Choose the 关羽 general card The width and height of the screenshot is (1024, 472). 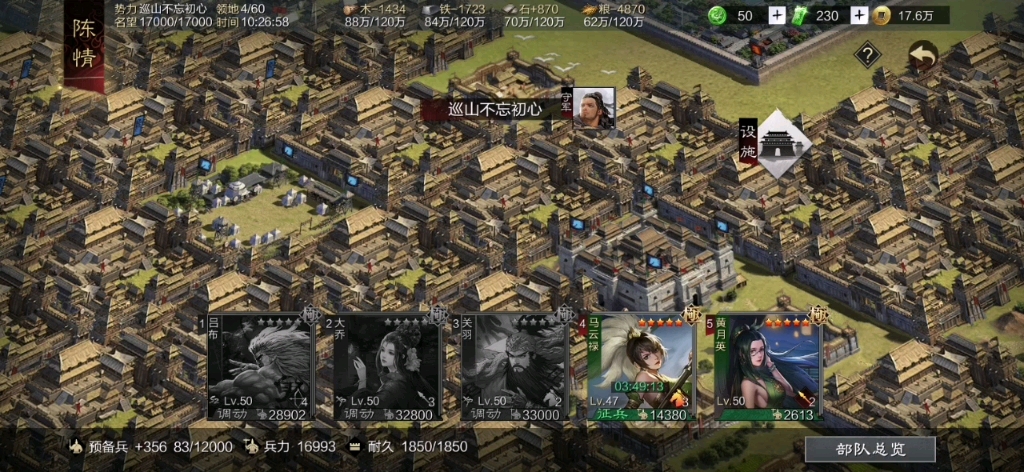click(x=511, y=367)
